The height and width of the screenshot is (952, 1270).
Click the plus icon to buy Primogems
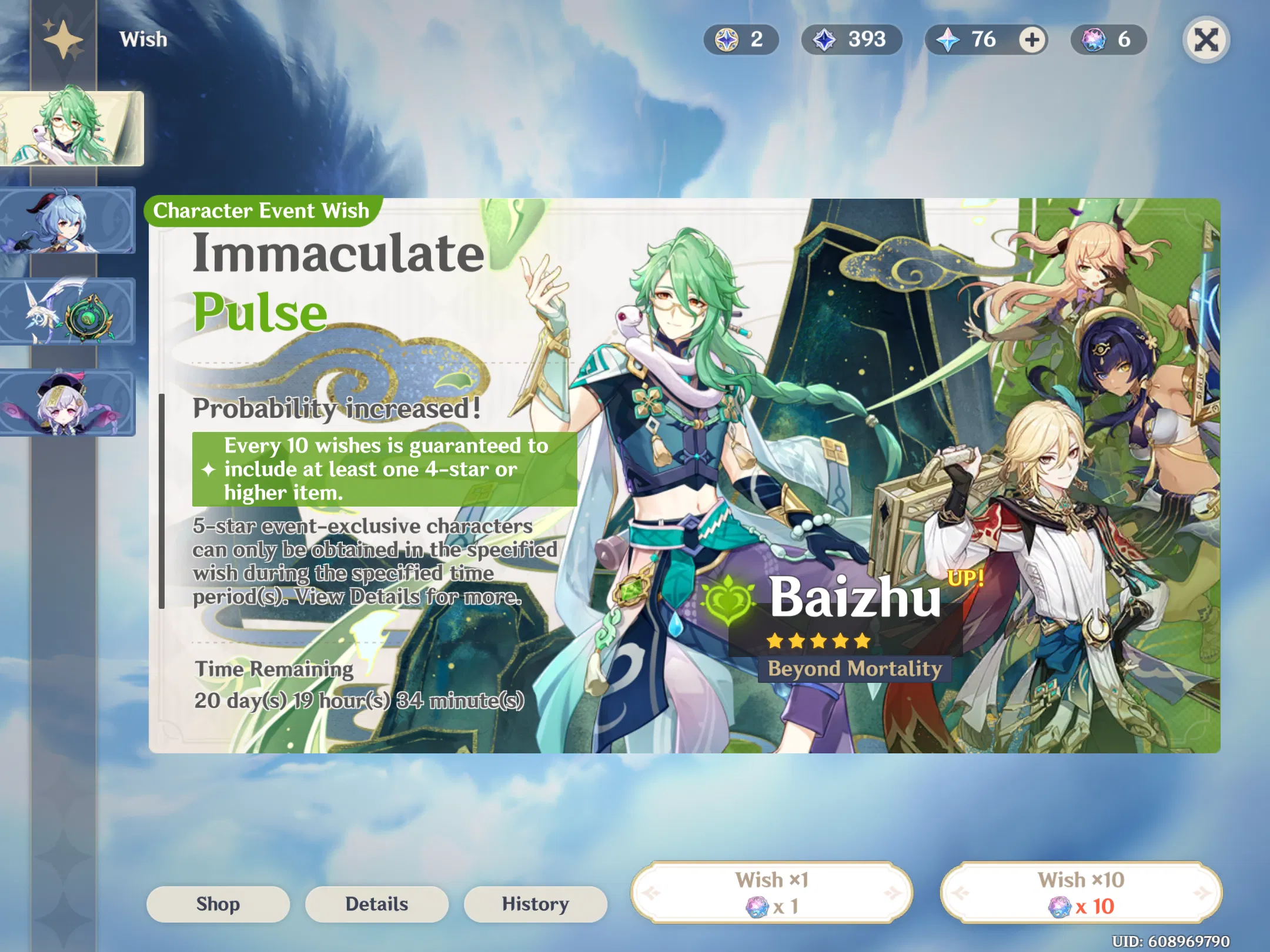1031,40
